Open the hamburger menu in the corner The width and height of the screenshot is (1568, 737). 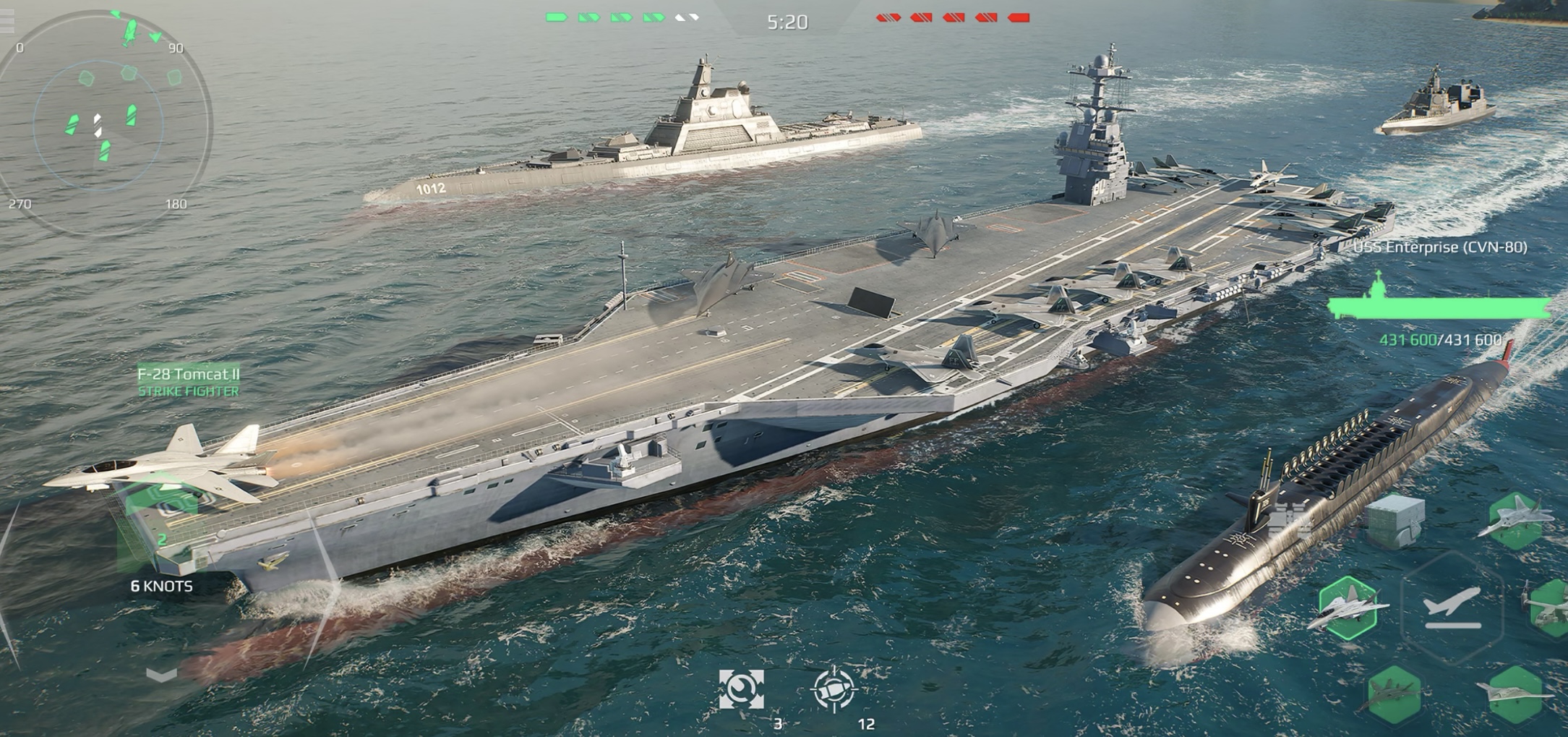[x=7, y=22]
